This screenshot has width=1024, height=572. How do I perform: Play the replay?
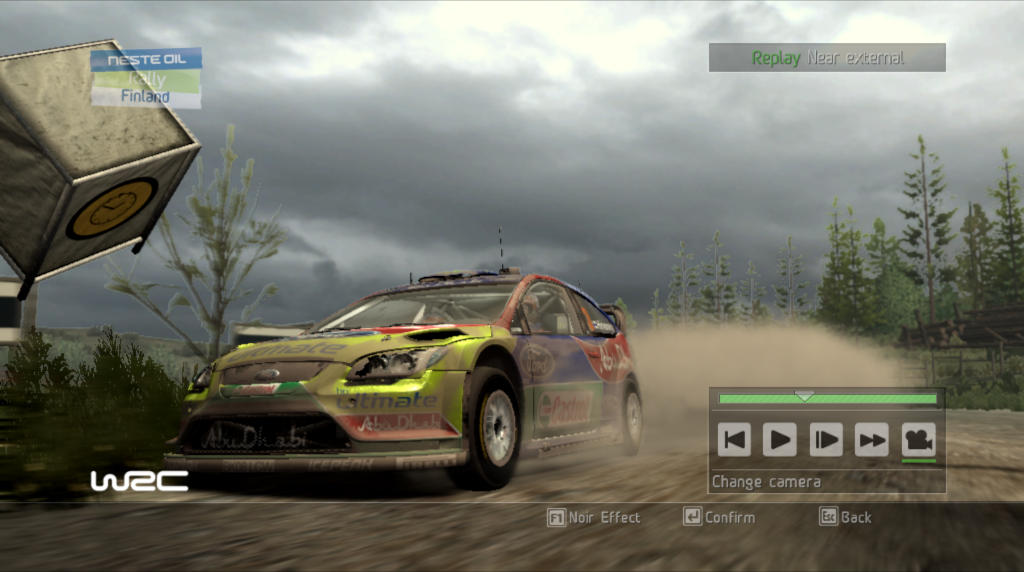coord(780,439)
